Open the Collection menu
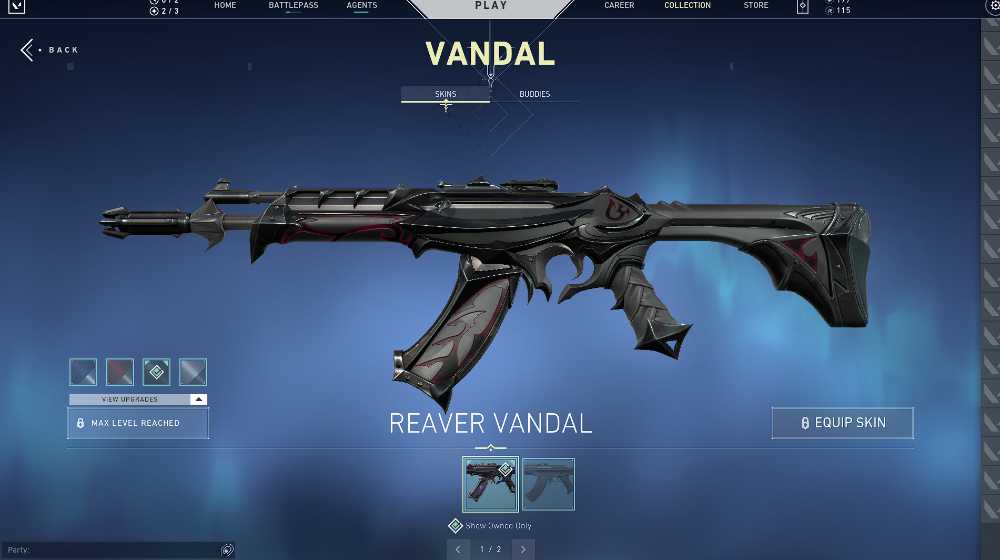Viewport: 1000px width, 560px height. click(687, 6)
